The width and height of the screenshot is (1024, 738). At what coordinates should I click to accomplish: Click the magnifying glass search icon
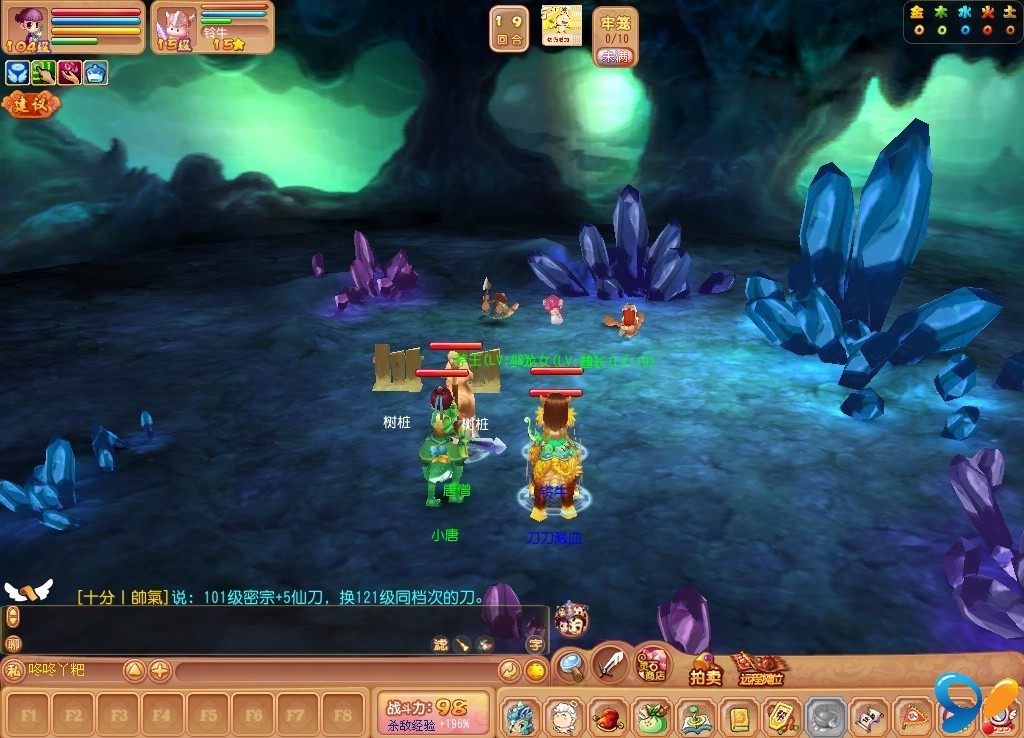point(571,663)
